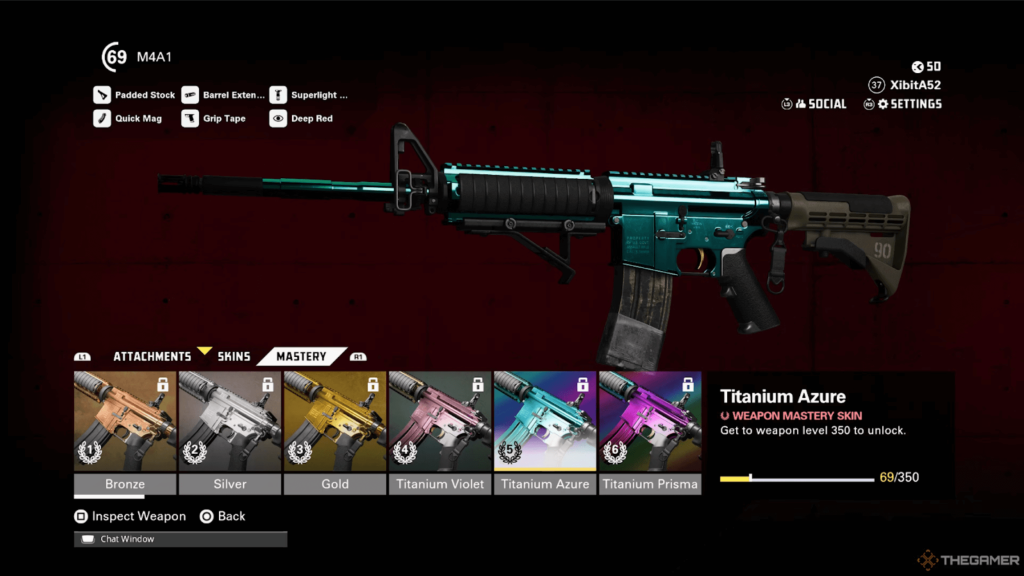
Task: Go Back to previous screen
Action: [222, 516]
